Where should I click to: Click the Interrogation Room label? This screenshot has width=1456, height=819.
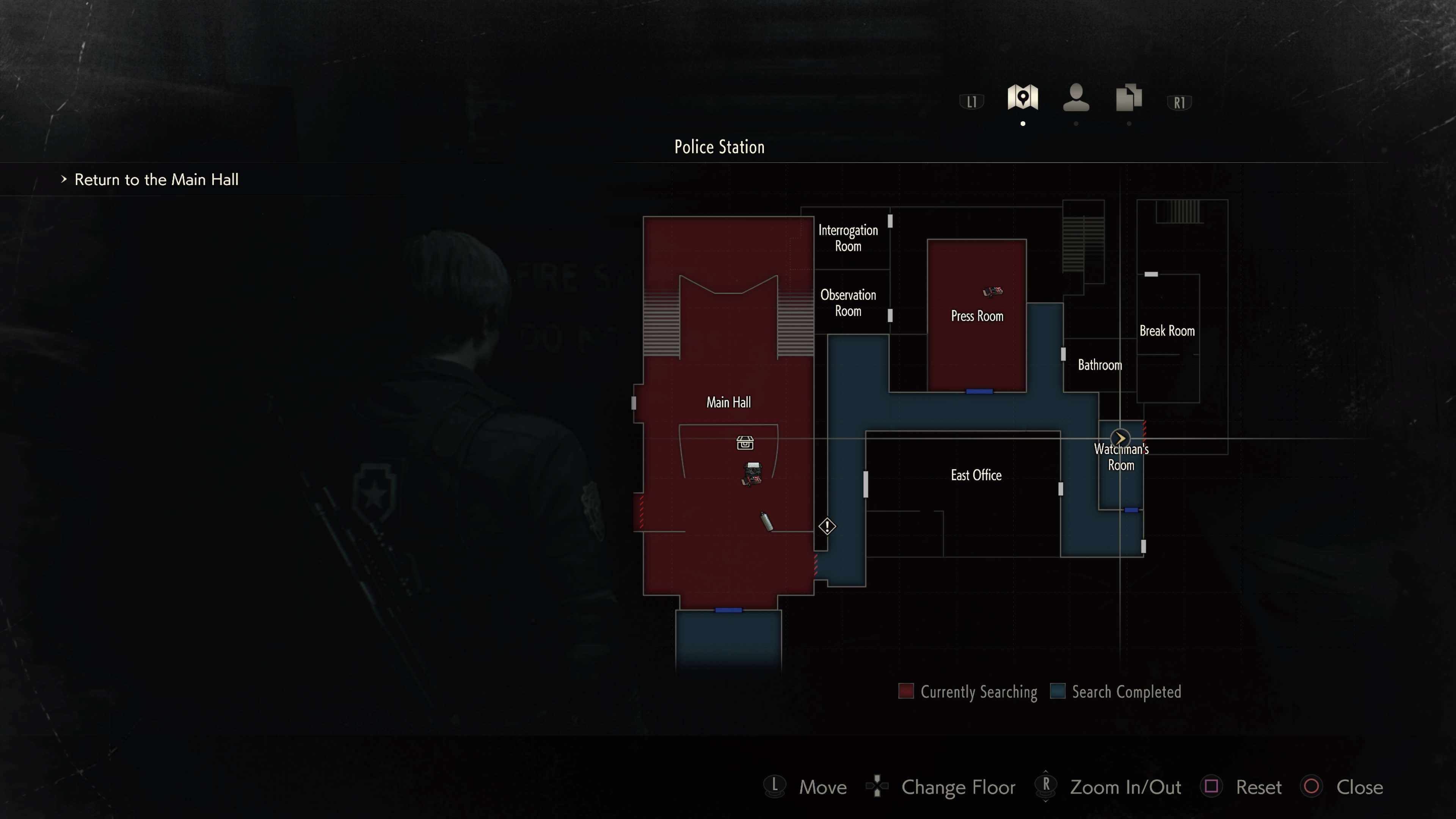tap(848, 238)
